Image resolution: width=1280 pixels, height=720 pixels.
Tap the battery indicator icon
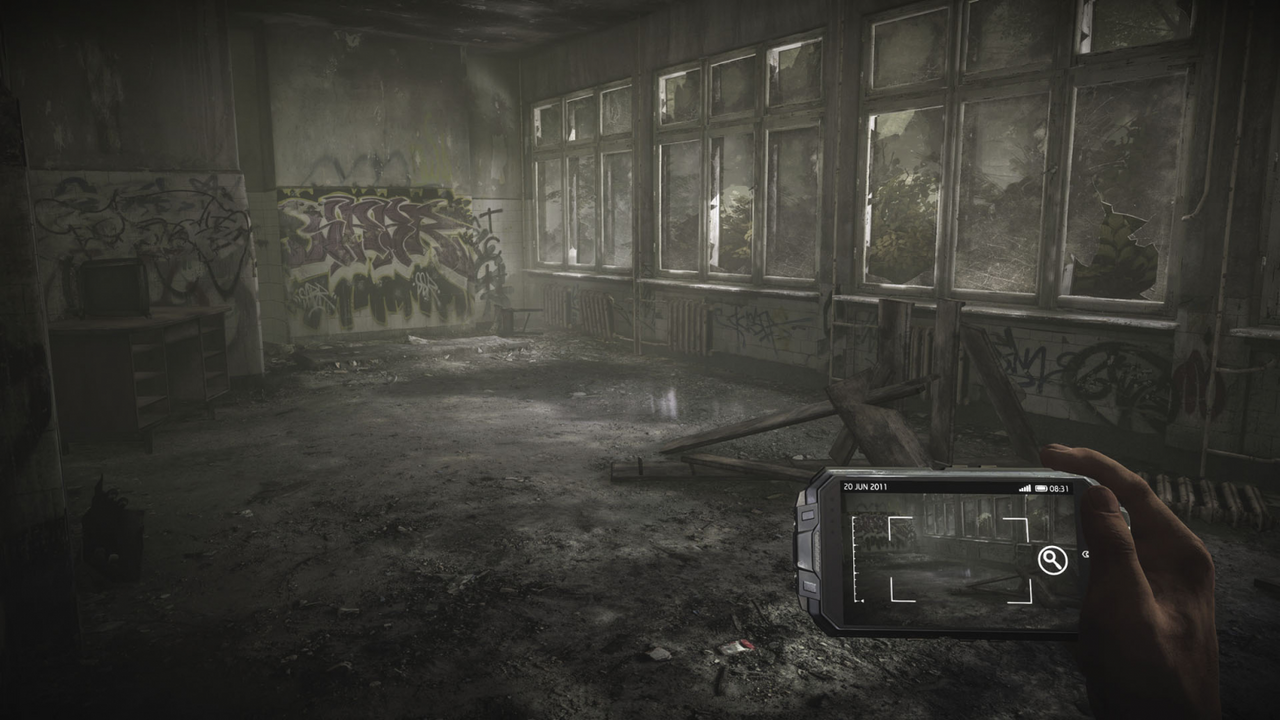pos(1040,487)
